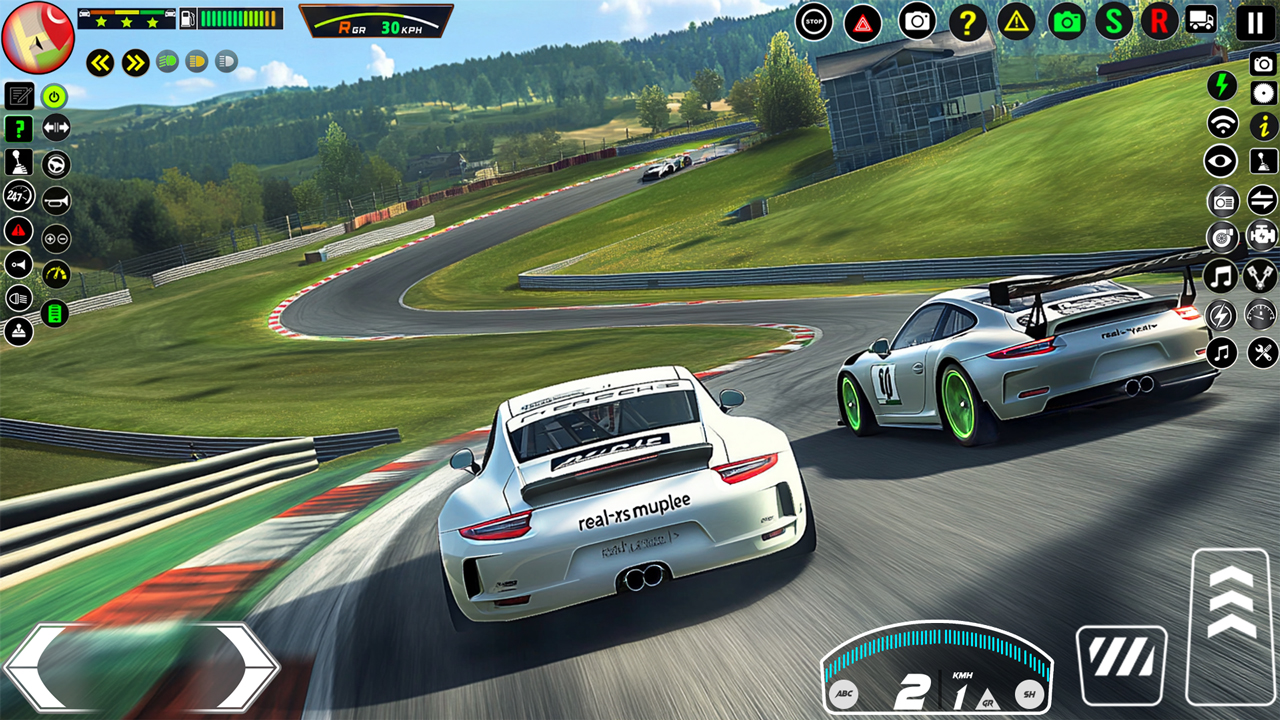The image size is (1280, 720).
Task: Select the steering wheel control option
Action: 56,163
